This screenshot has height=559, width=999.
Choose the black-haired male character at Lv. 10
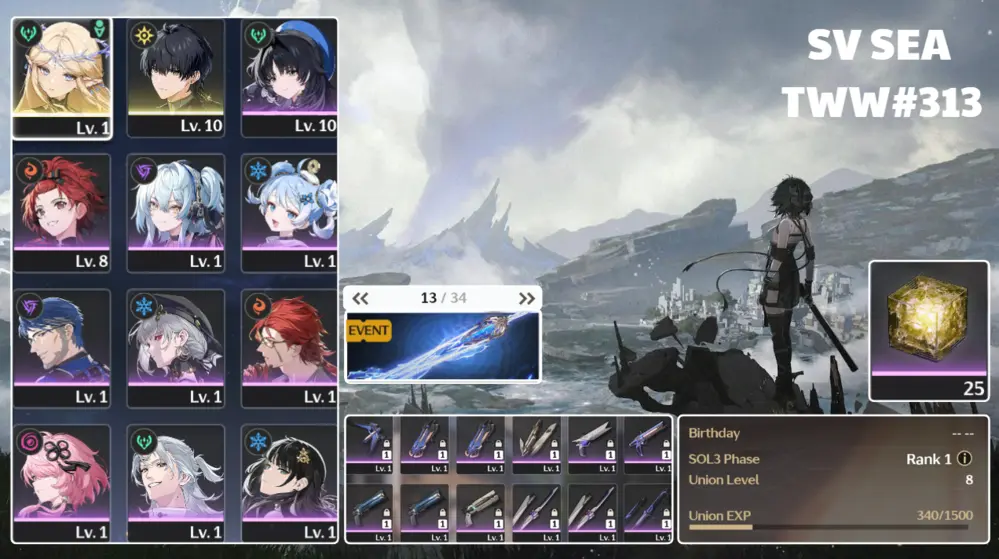tap(176, 75)
